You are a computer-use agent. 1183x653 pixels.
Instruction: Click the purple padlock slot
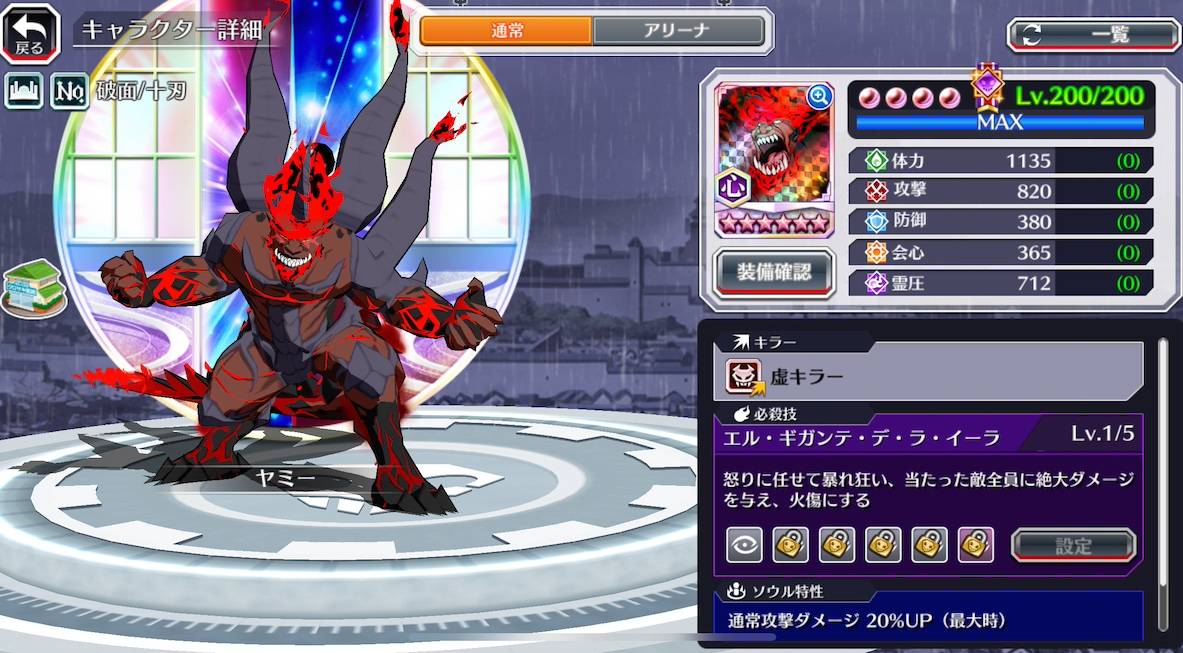(976, 545)
